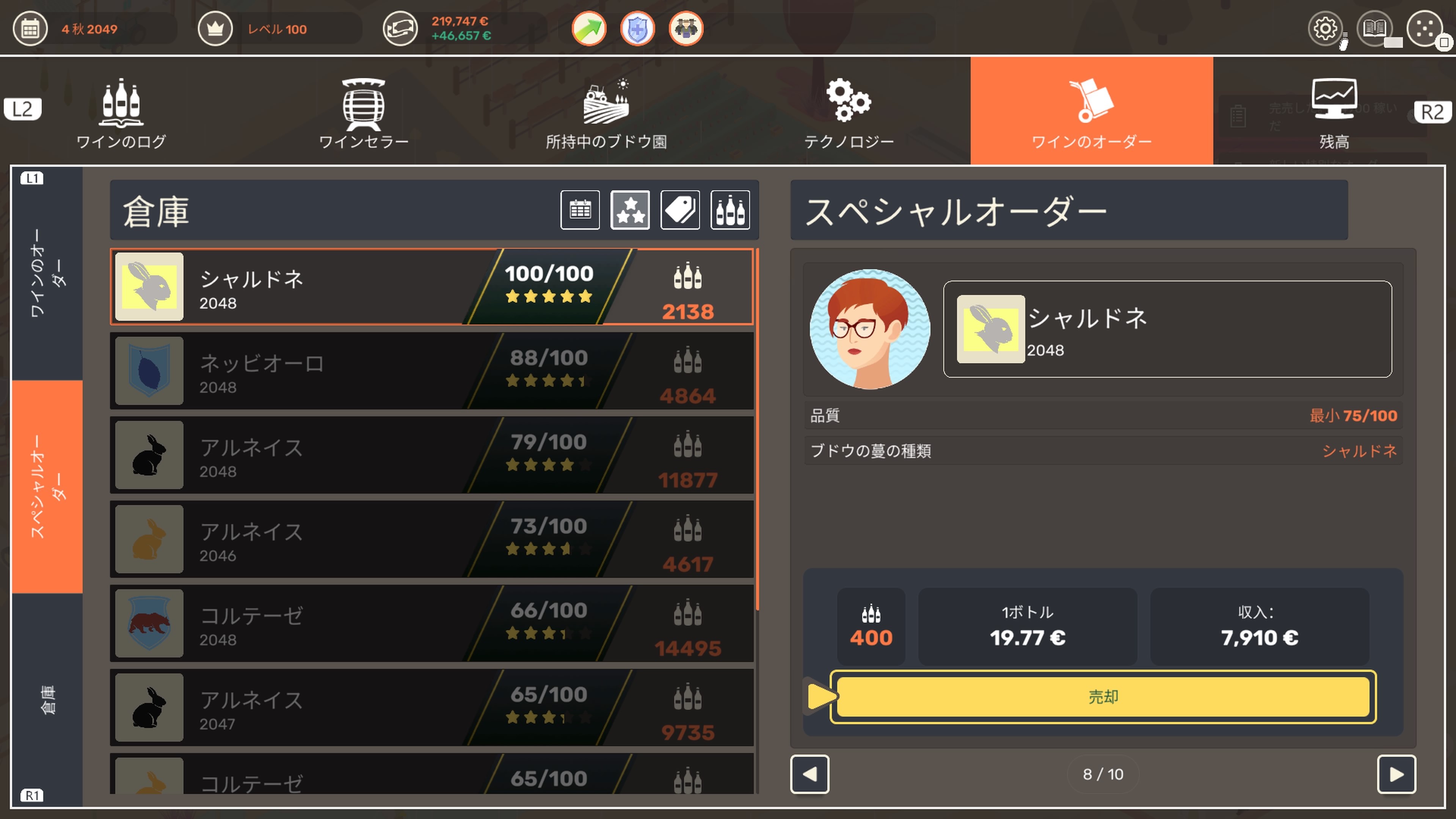
Task: Toggle warehouse sorting by price tag
Action: [x=680, y=210]
